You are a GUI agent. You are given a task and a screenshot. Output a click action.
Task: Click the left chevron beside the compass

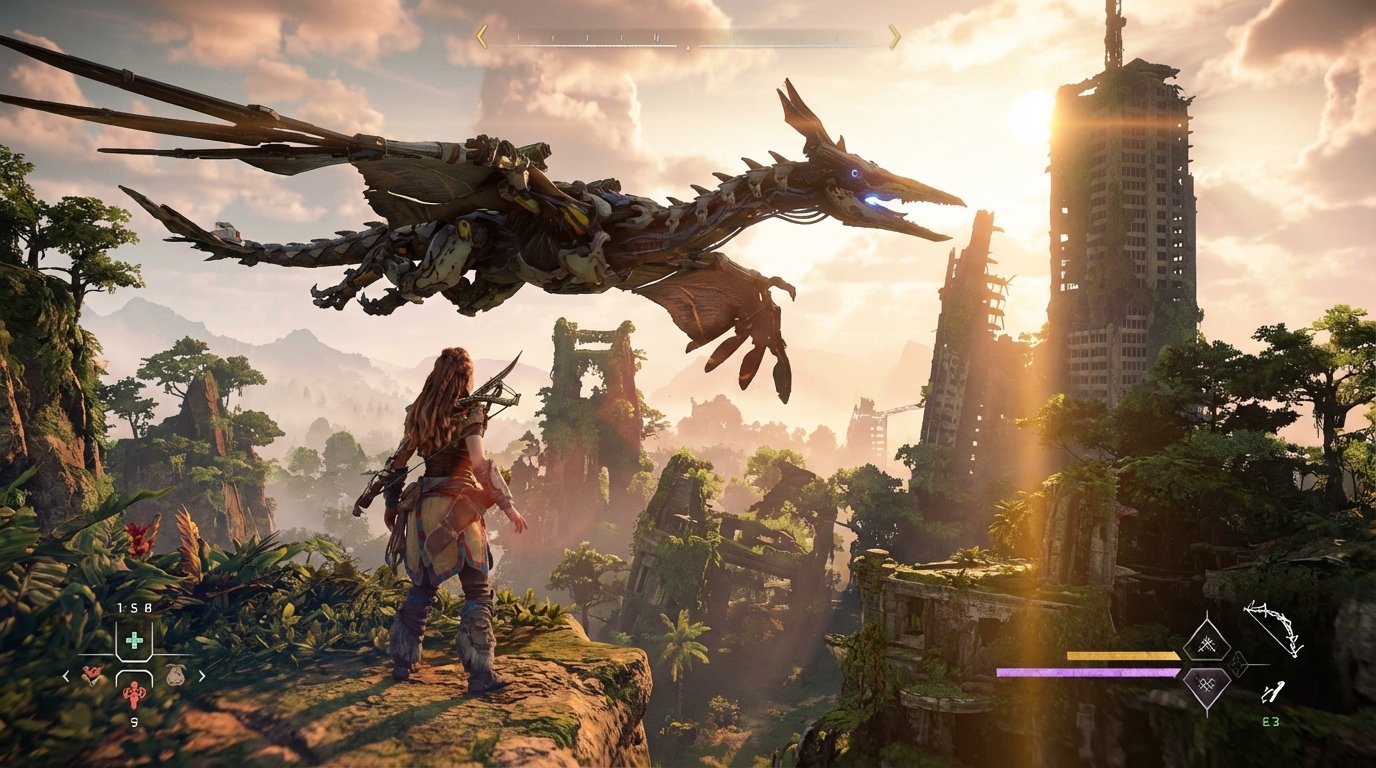(484, 37)
